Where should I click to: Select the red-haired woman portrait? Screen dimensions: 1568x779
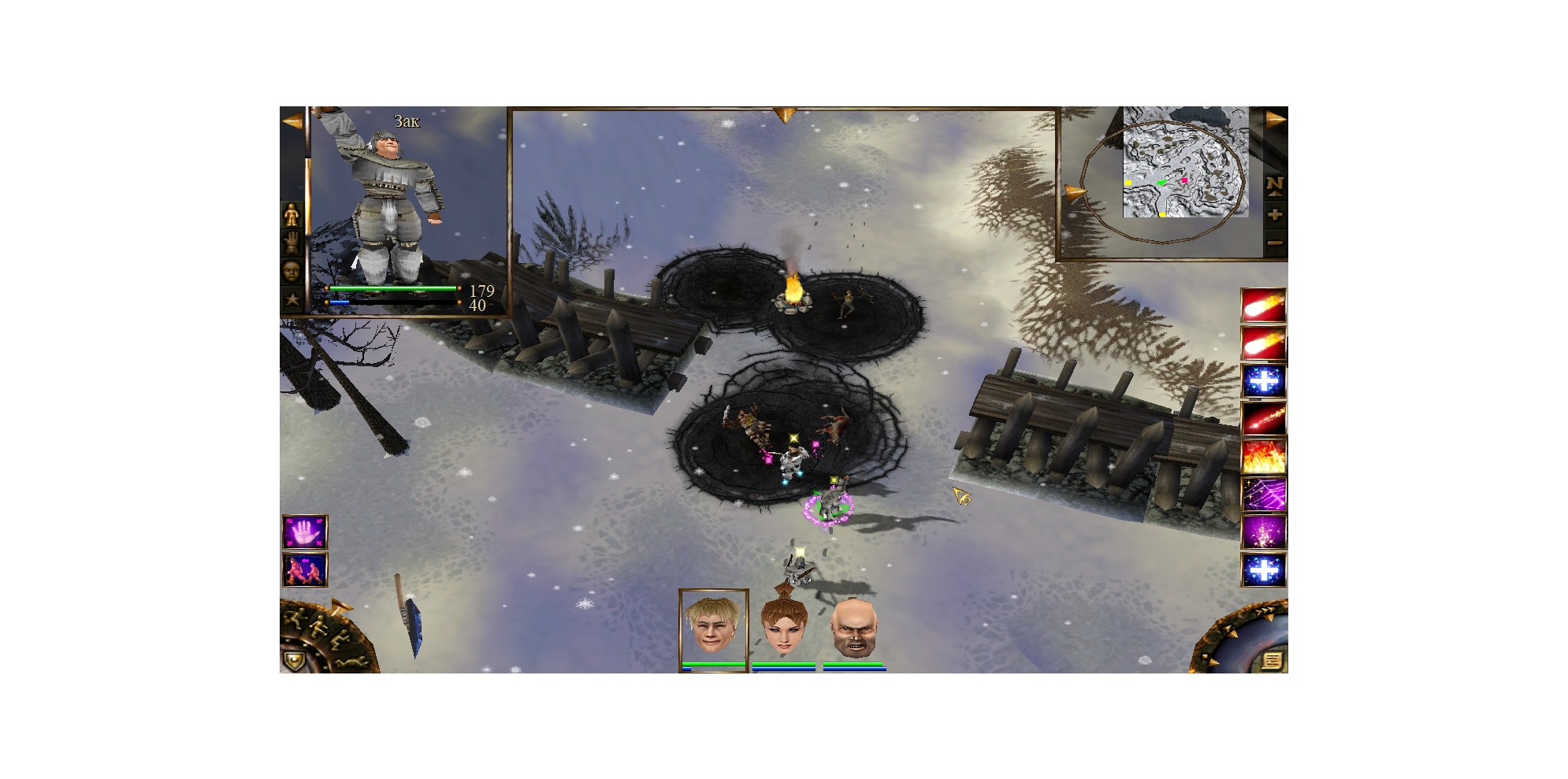(x=783, y=629)
